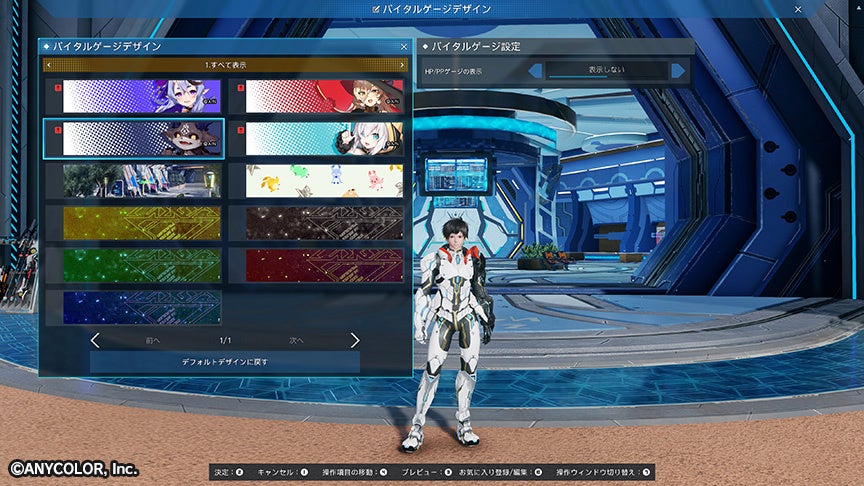Screen dimensions: 864x486
Task: Close the vital gauge design panel
Action: pos(403,46)
